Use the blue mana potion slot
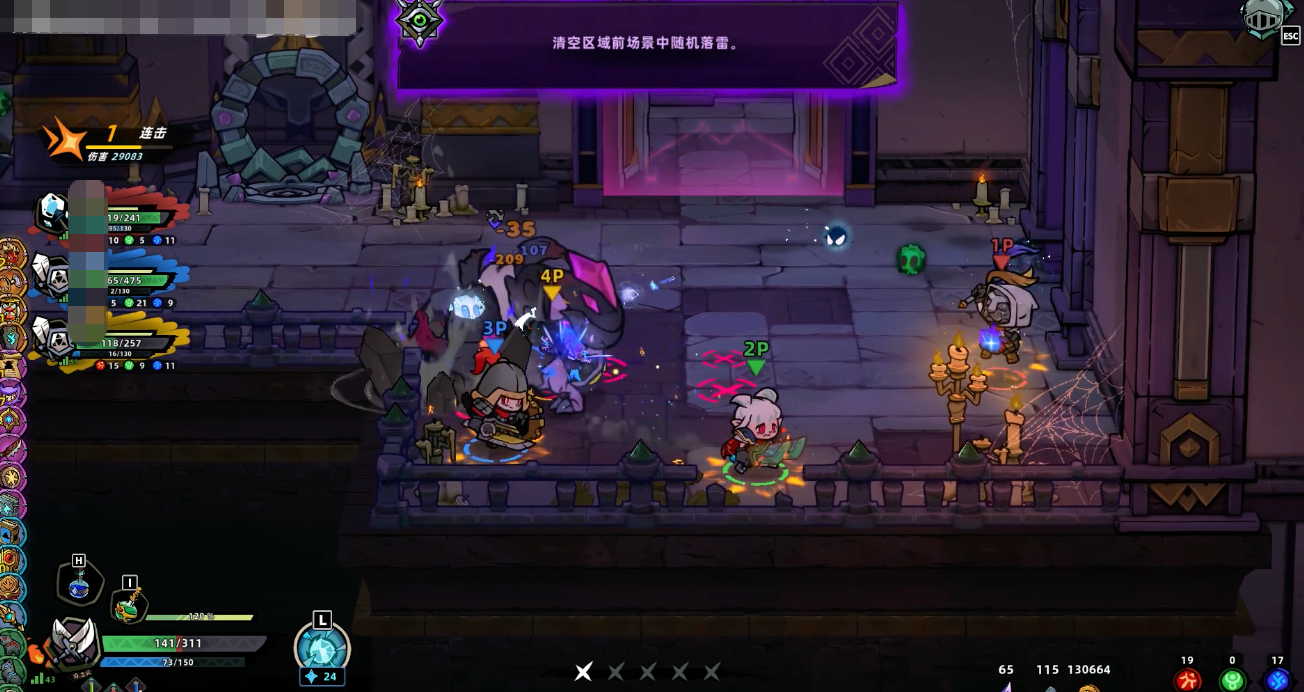Screen dimensions: 1304x692 click(x=80, y=583)
